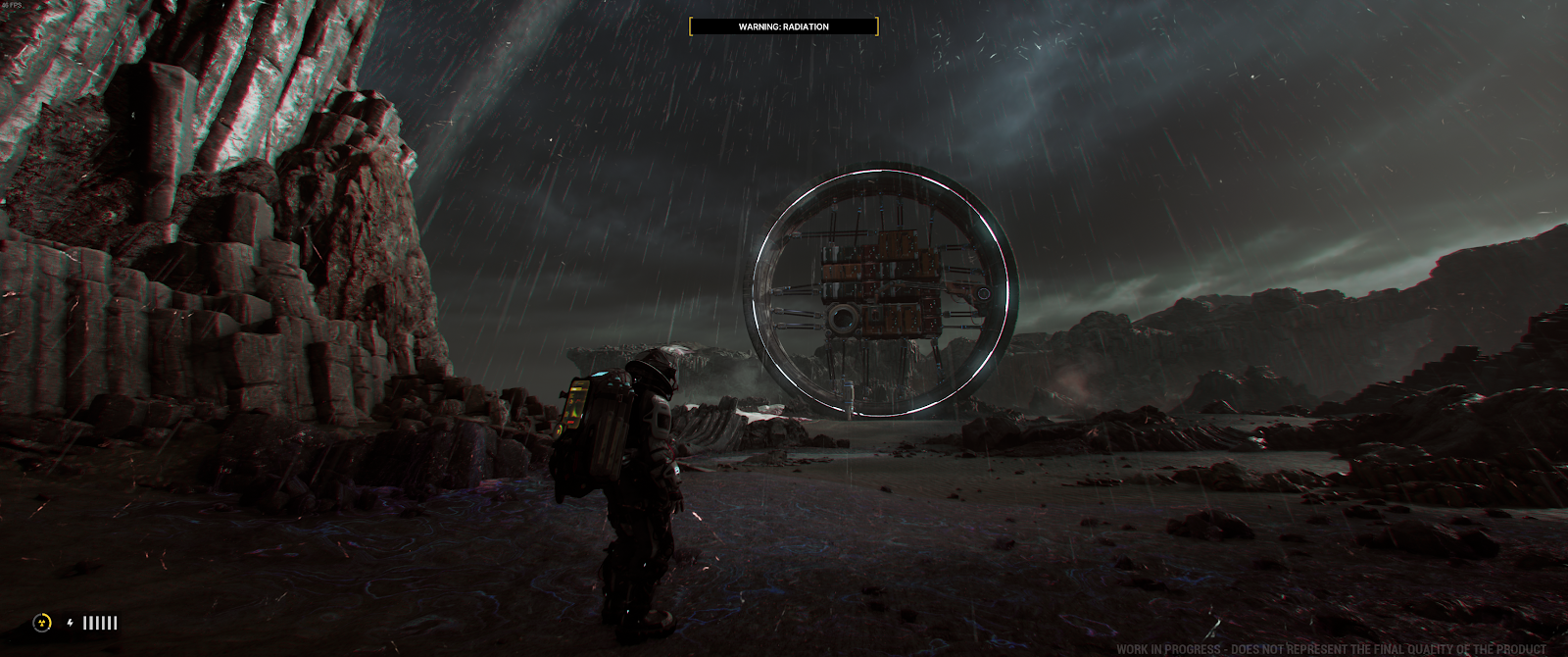Click the yellow radiation hazard icon
Viewport: 1568px width, 657px height.
click(43, 623)
